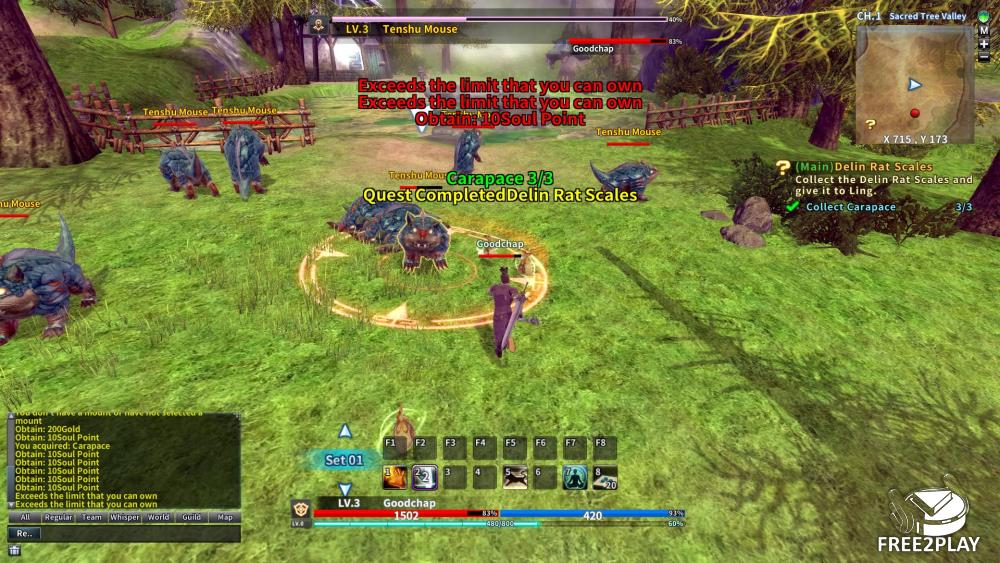Show the World chat tab
Viewport: 1000px width, 563px height.
click(158, 518)
